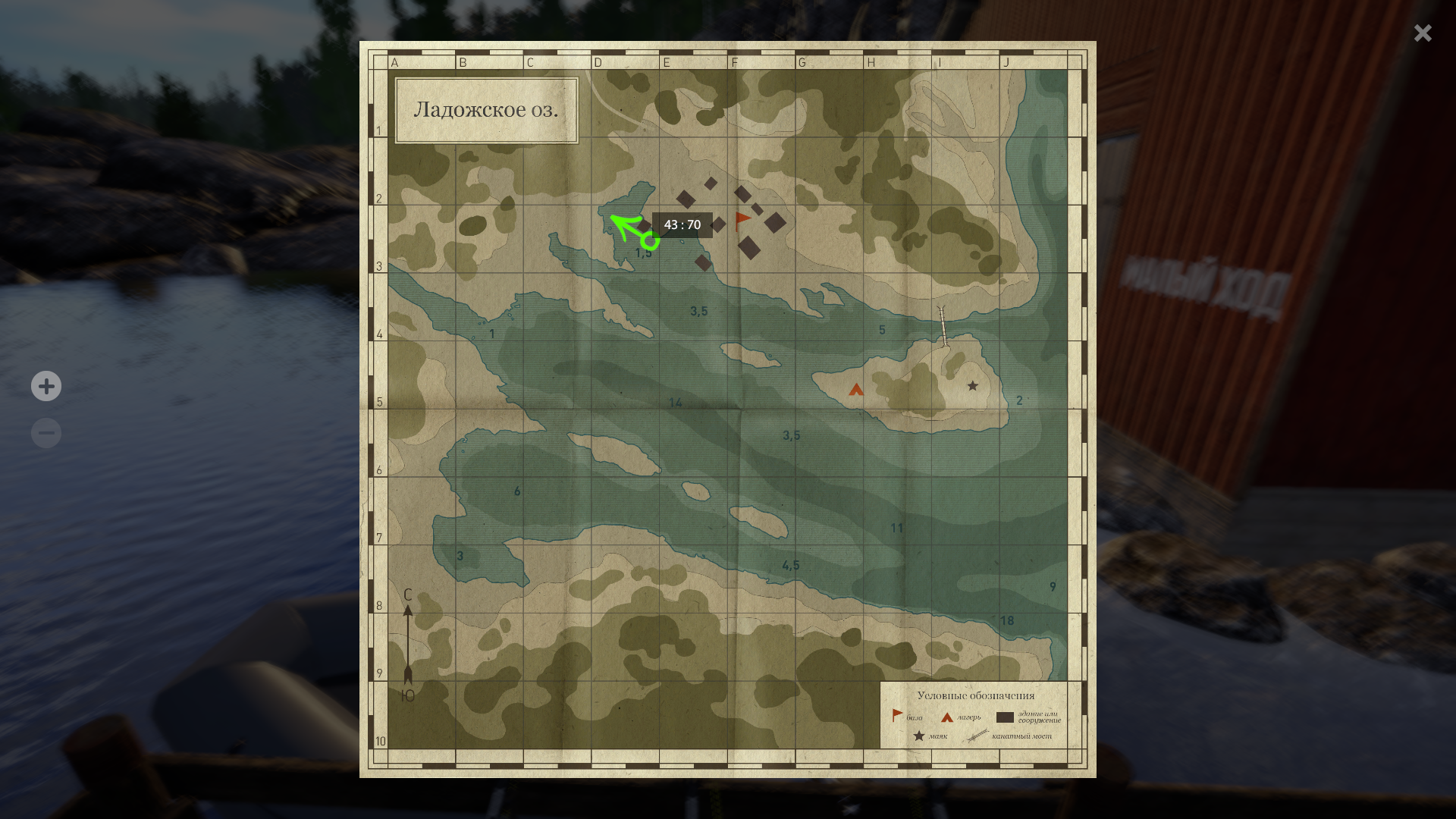Viewport: 1456px width, 819px height.
Task: Click the rope bridge marker on the map
Action: pyautogui.click(x=943, y=326)
